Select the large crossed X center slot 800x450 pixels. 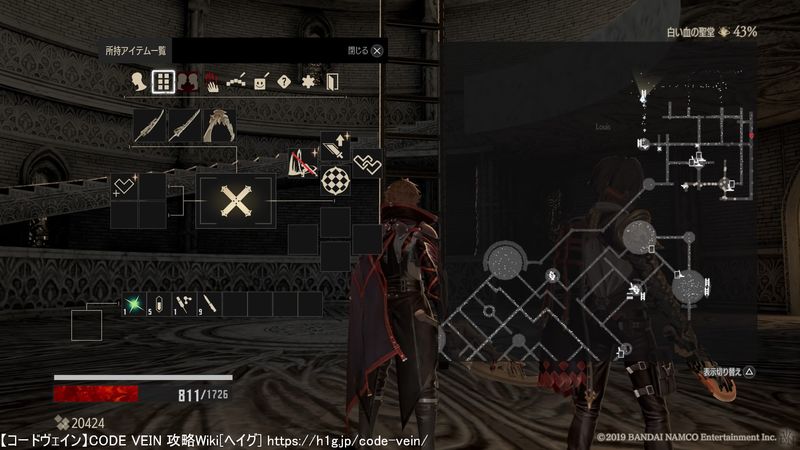[x=236, y=203]
